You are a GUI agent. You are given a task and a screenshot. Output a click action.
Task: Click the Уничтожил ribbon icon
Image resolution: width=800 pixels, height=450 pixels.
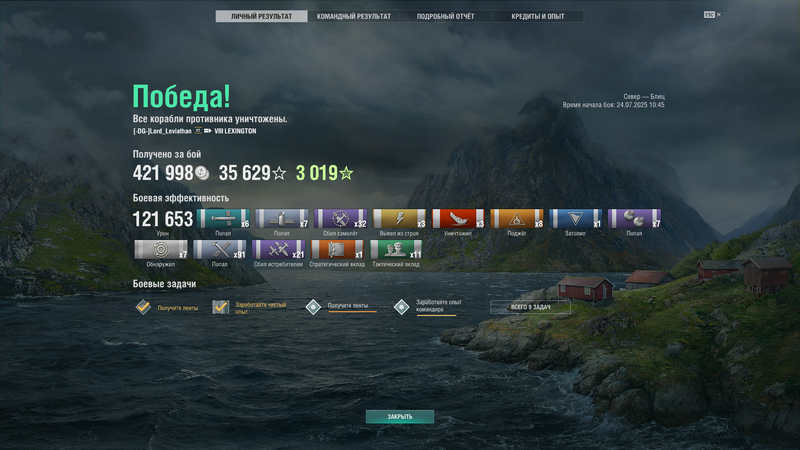coord(457,219)
